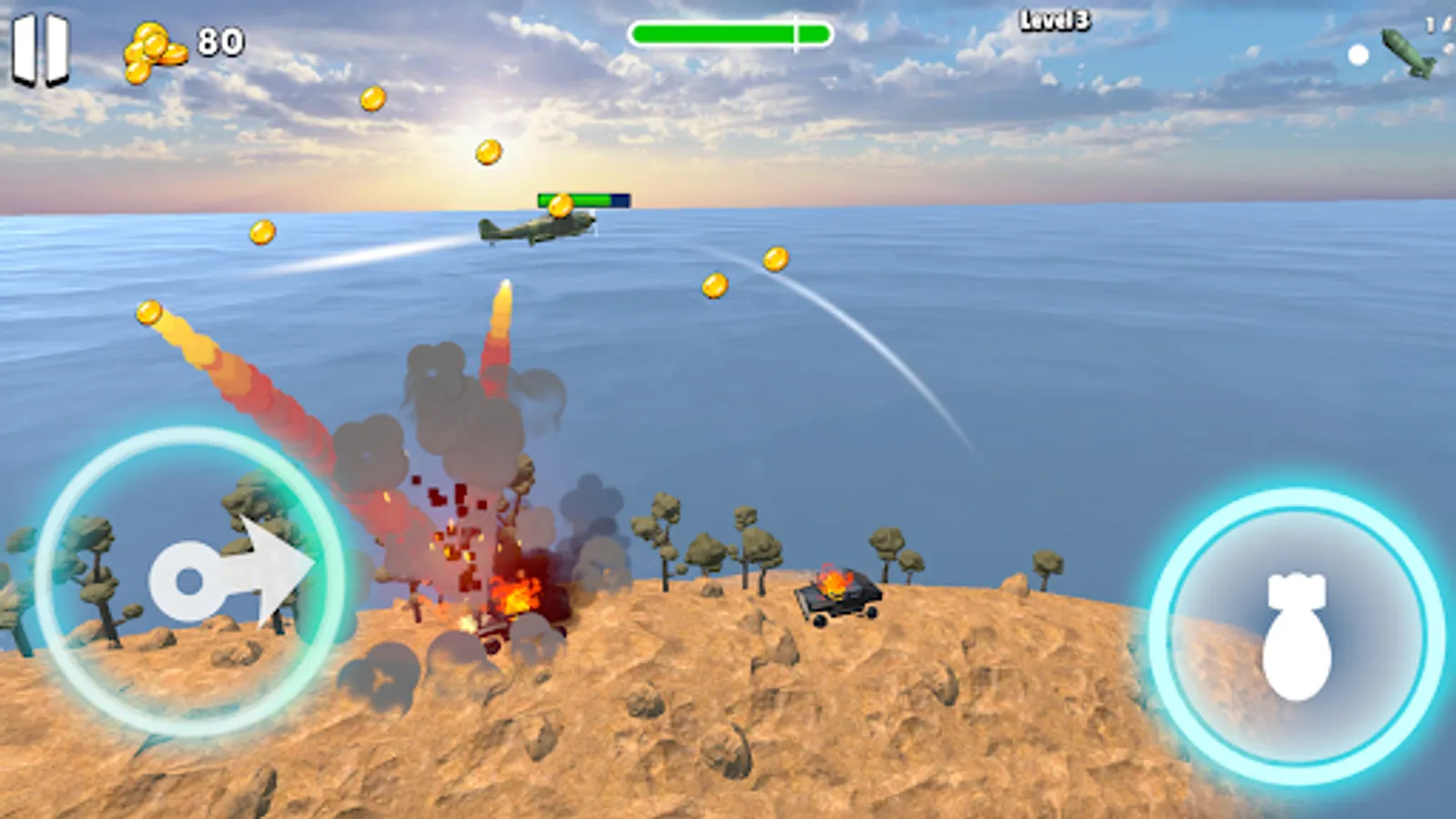Screen dimensions: 1456x819
Task: Click the coin near the missile smoke trail
Action: [x=147, y=314]
